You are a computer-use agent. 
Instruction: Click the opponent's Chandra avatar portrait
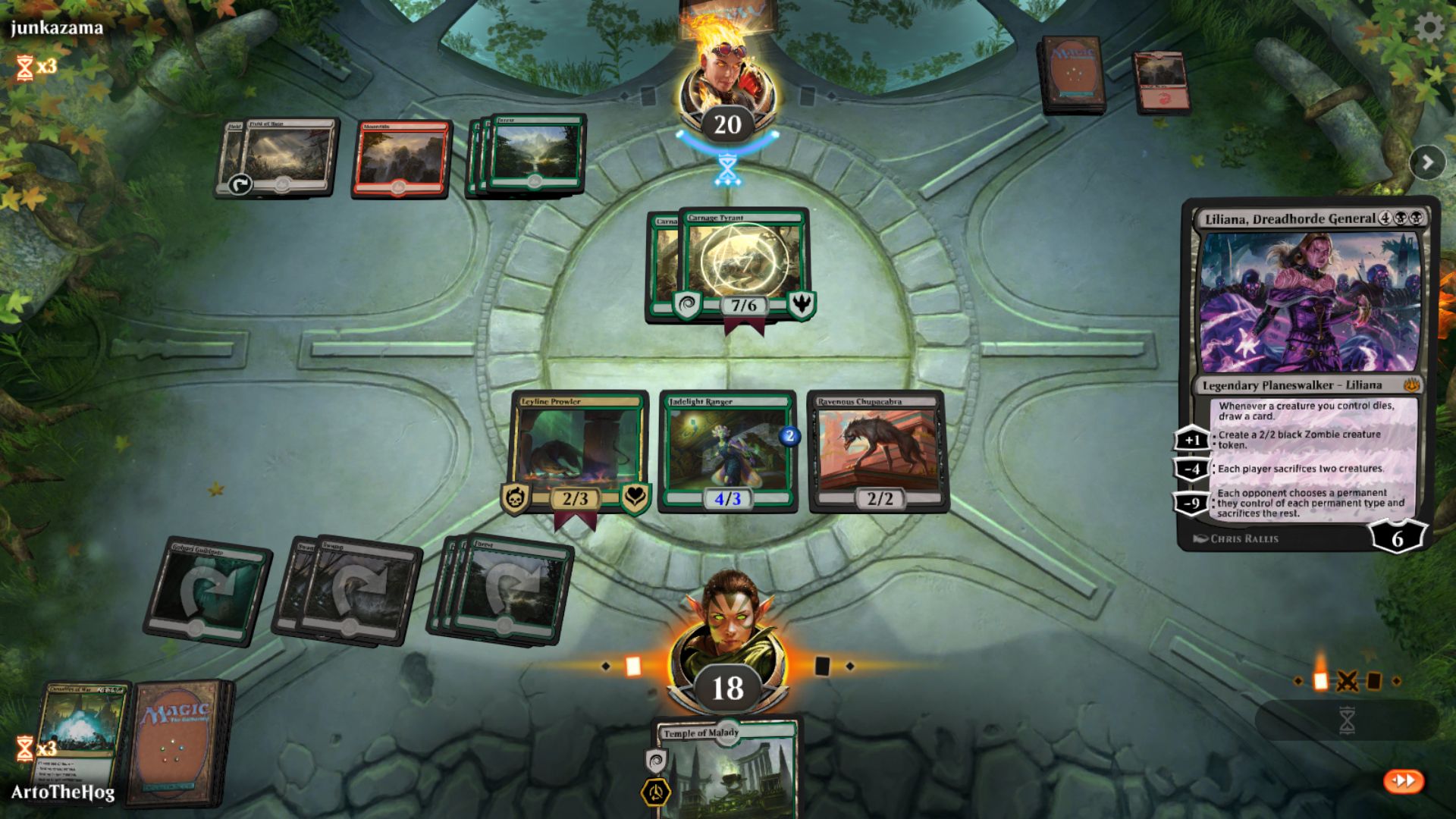coord(726,72)
